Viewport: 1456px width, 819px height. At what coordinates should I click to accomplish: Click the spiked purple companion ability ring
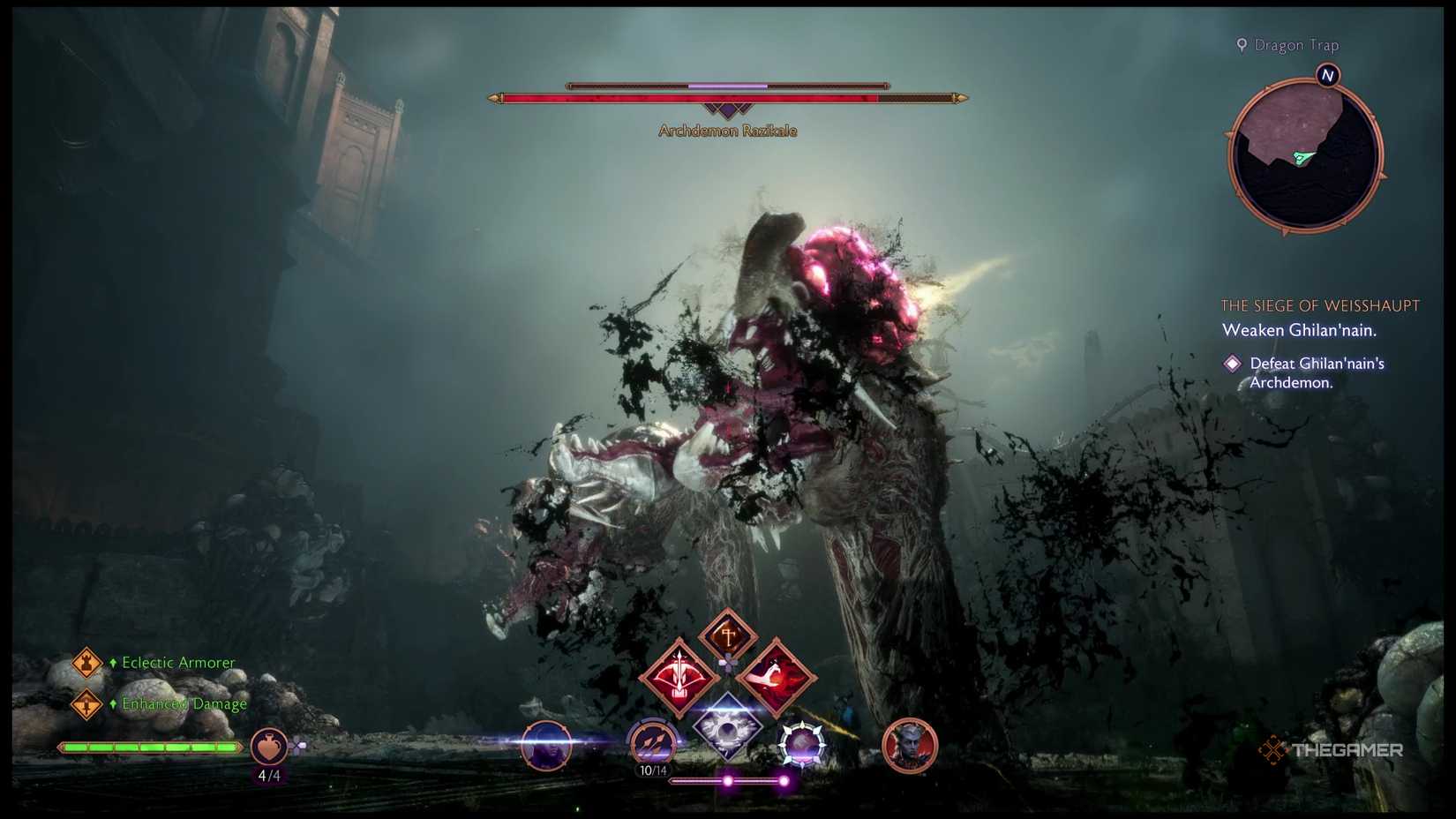coord(800,744)
